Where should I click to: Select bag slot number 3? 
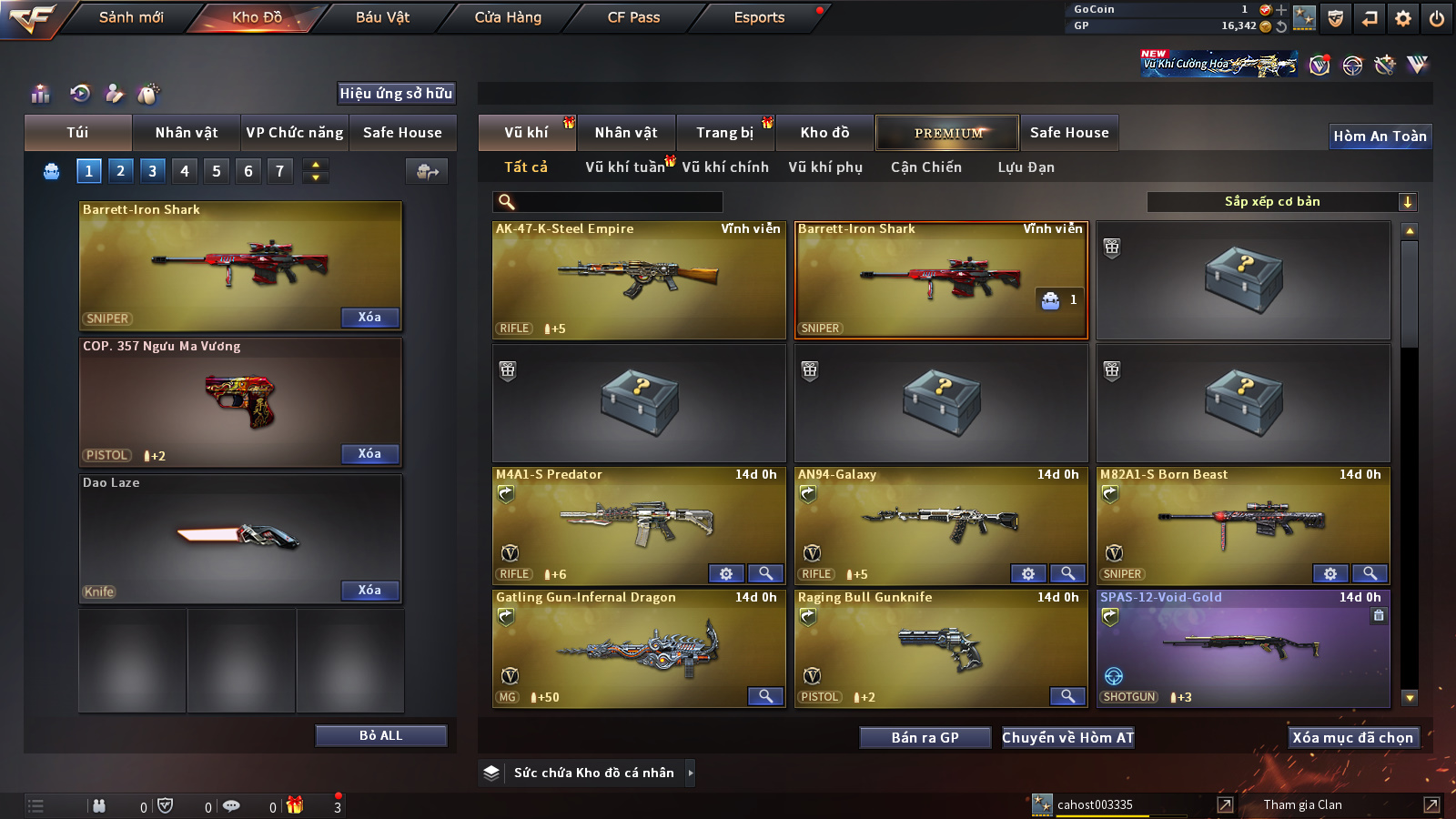click(152, 170)
